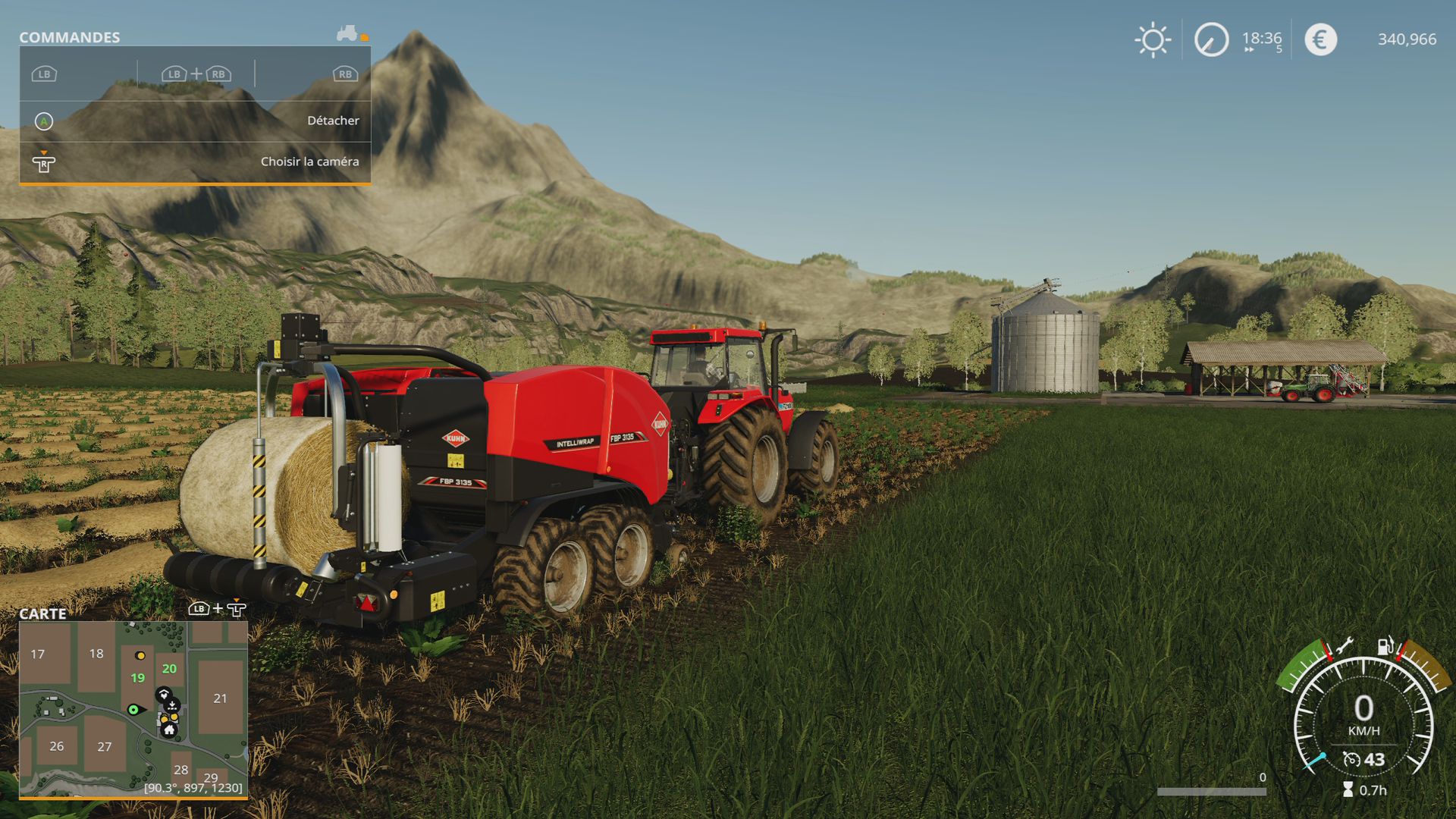Viewport: 1456px width, 819px height.
Task: Choose the Choisir la caméra option
Action: pos(309,161)
